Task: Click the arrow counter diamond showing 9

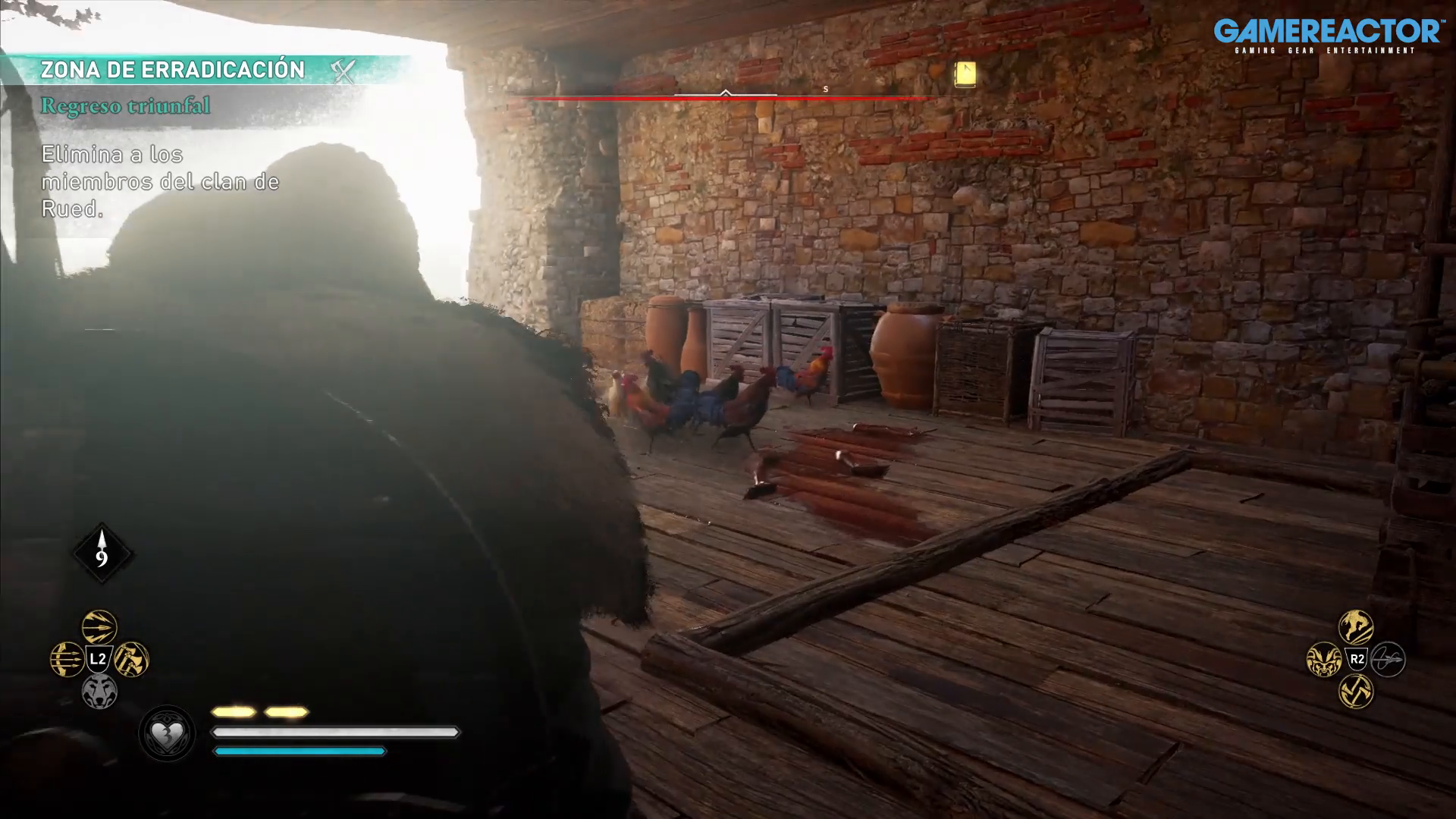Action: tap(101, 553)
